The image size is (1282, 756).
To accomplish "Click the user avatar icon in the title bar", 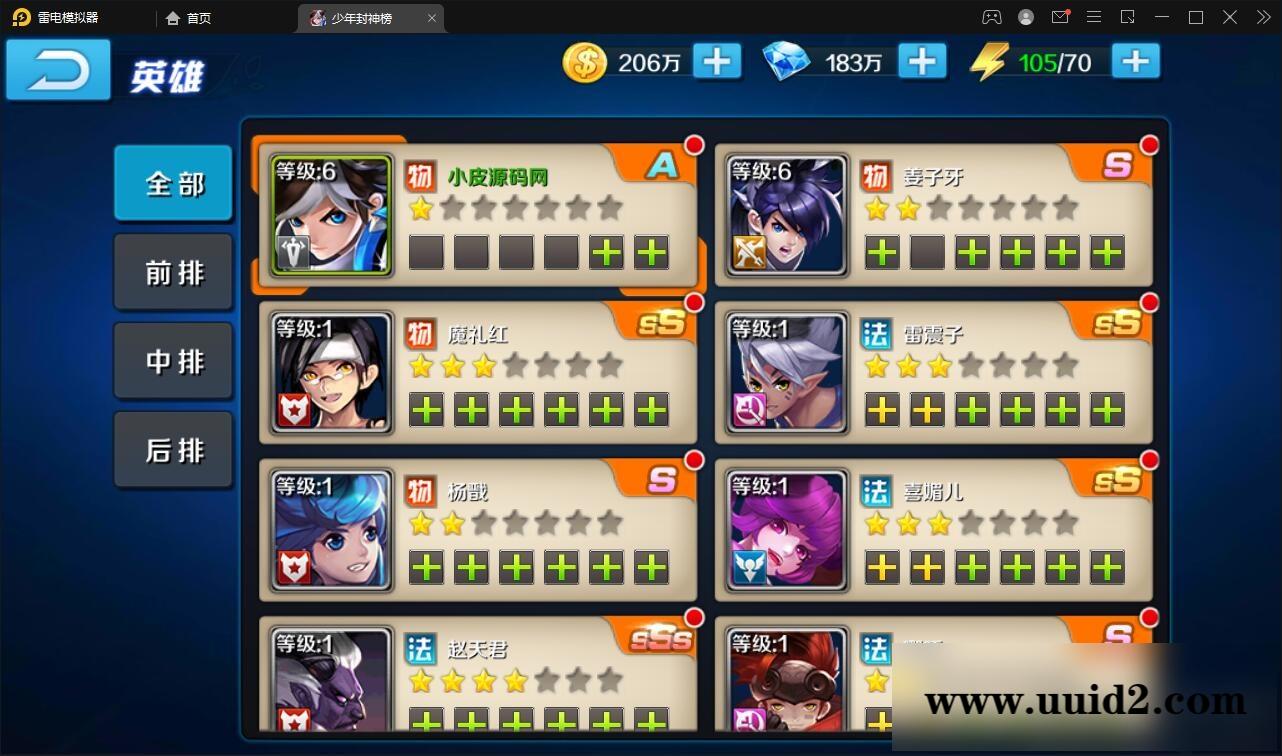I will click(1025, 17).
